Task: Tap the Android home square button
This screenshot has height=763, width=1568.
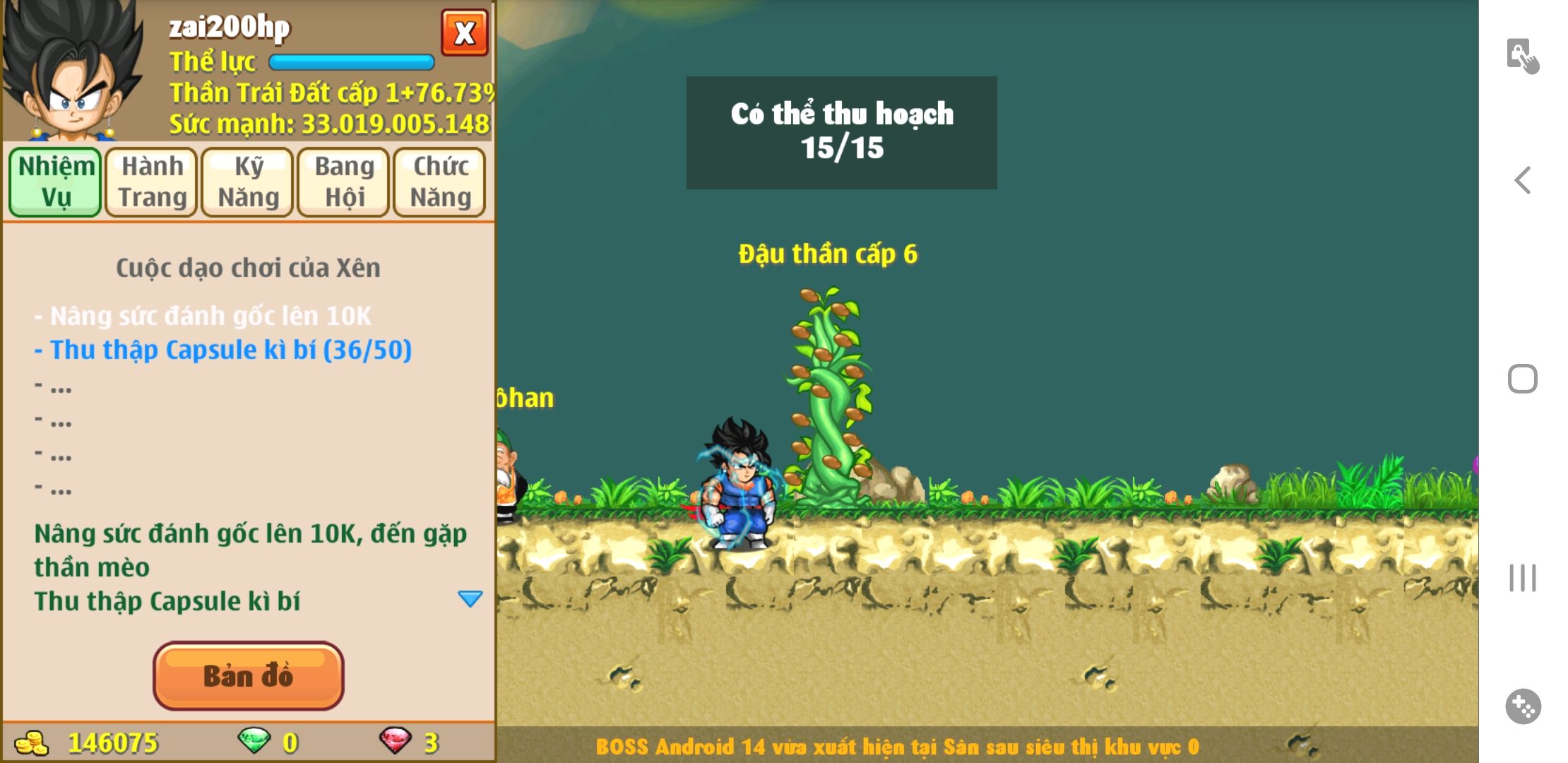Action: click(x=1522, y=379)
